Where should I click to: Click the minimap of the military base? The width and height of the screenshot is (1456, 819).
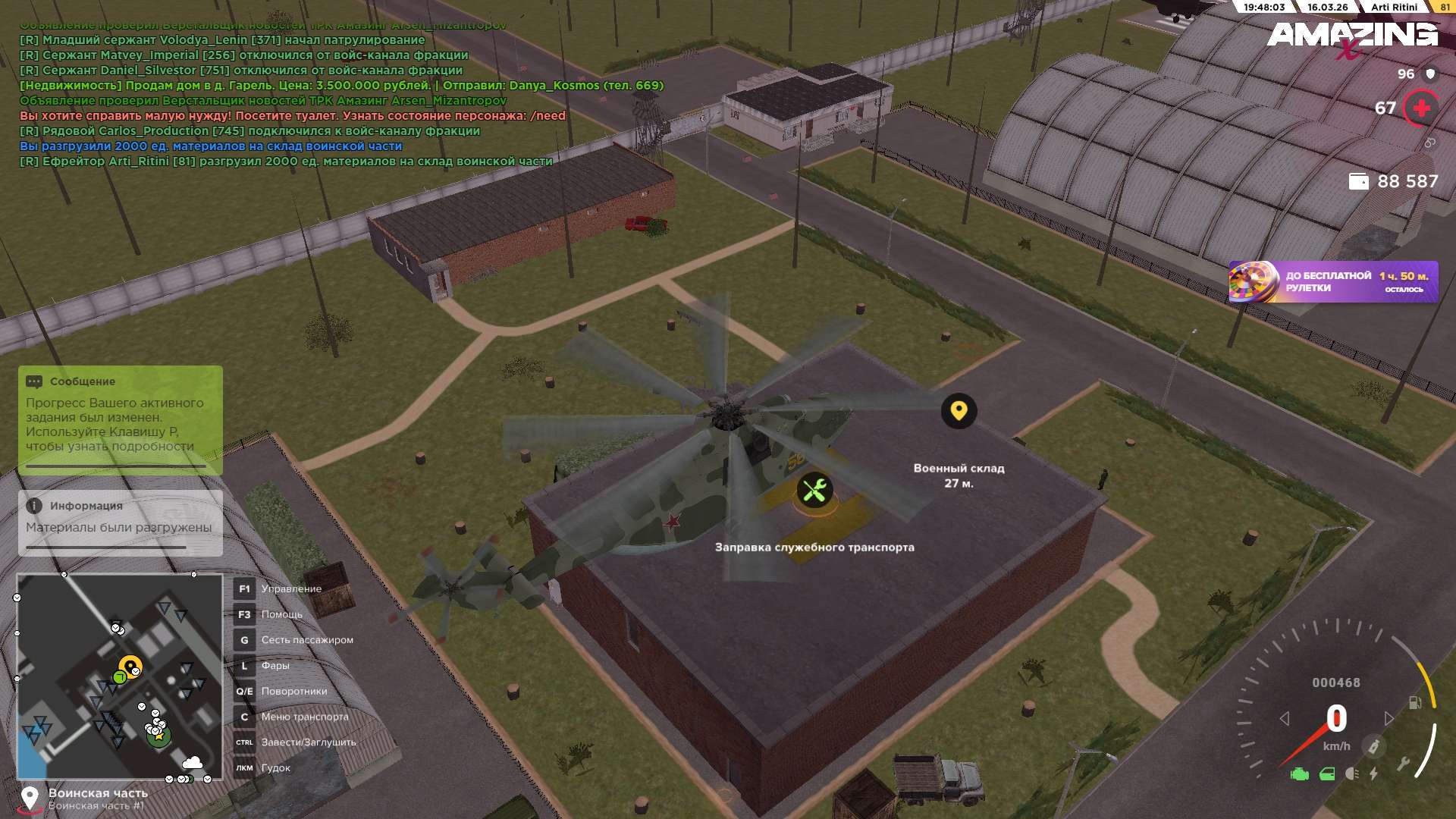(x=119, y=676)
